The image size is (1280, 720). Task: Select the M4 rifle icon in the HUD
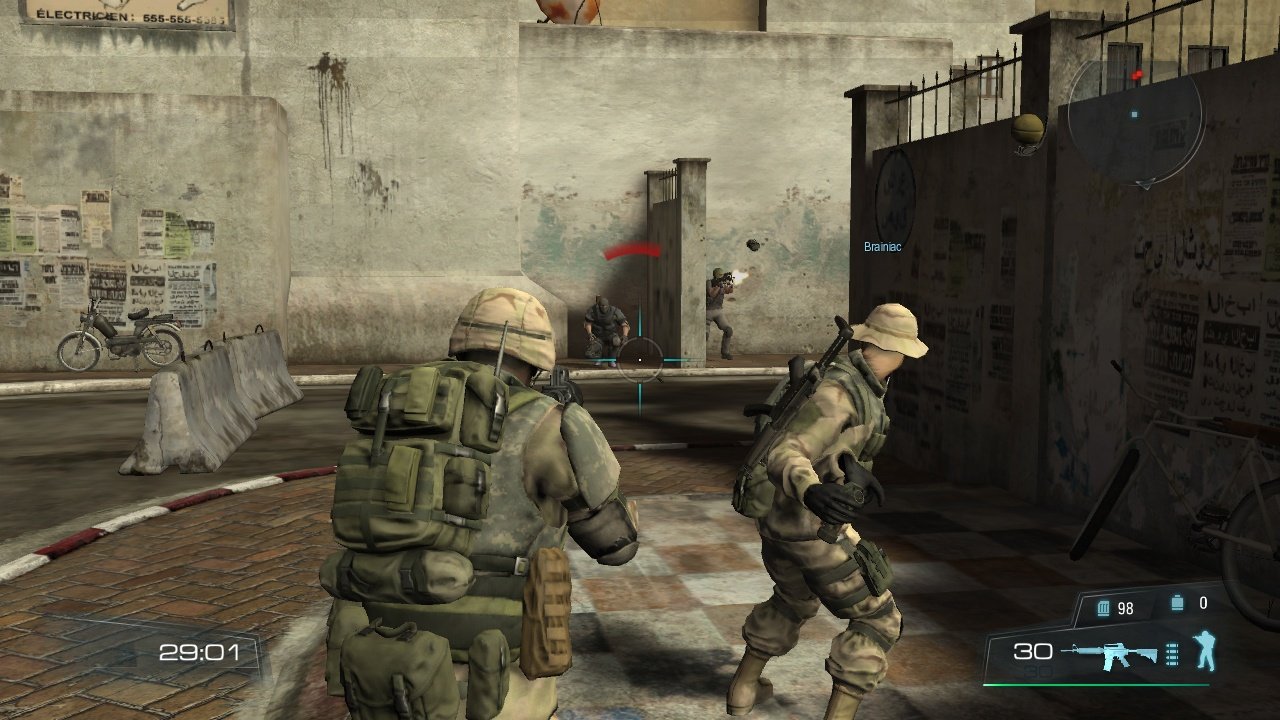(1110, 652)
